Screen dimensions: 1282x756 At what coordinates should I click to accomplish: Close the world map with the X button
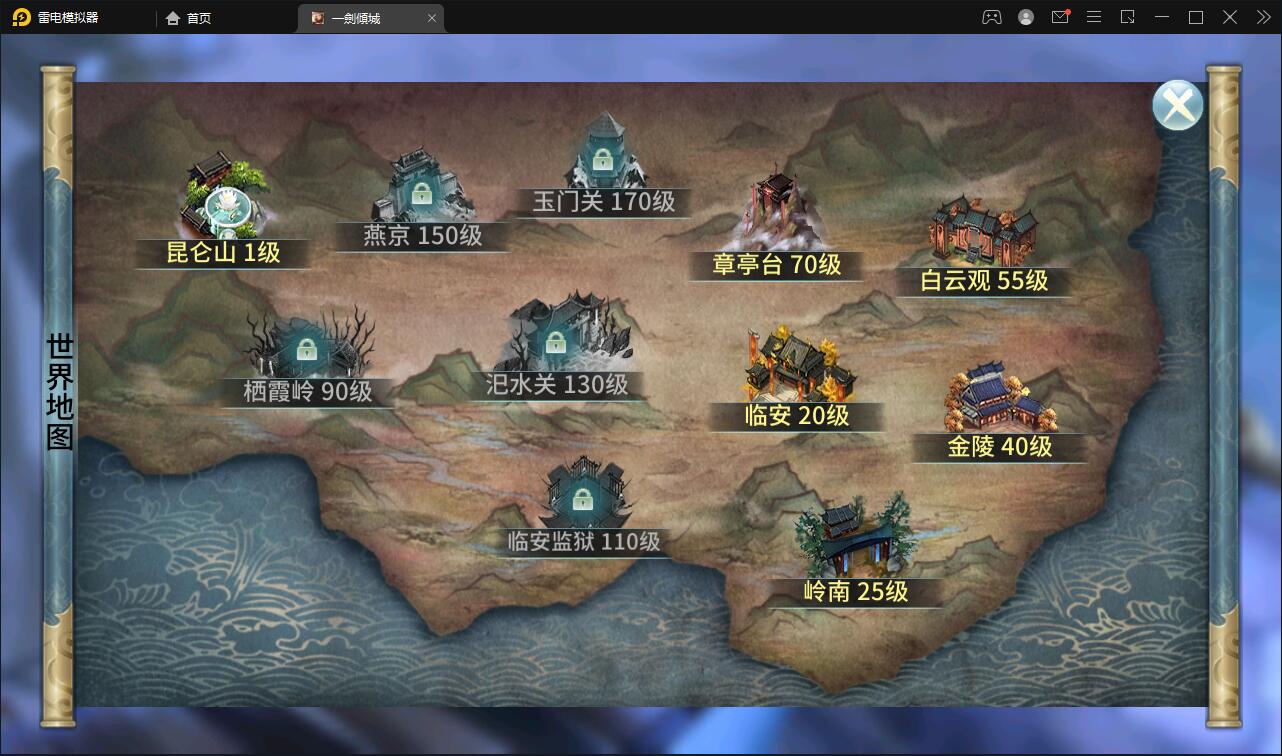(x=1177, y=103)
